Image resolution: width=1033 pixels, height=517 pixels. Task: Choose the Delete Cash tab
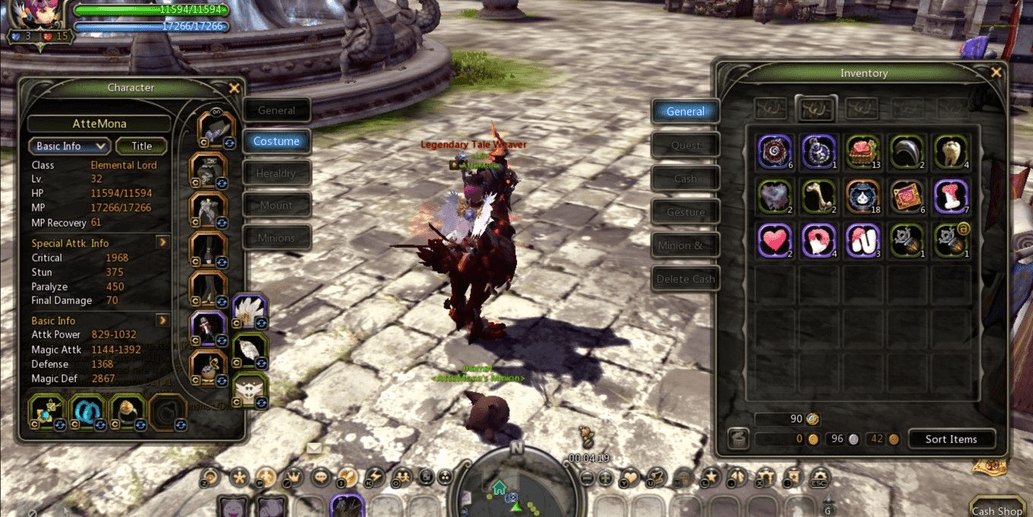click(686, 279)
